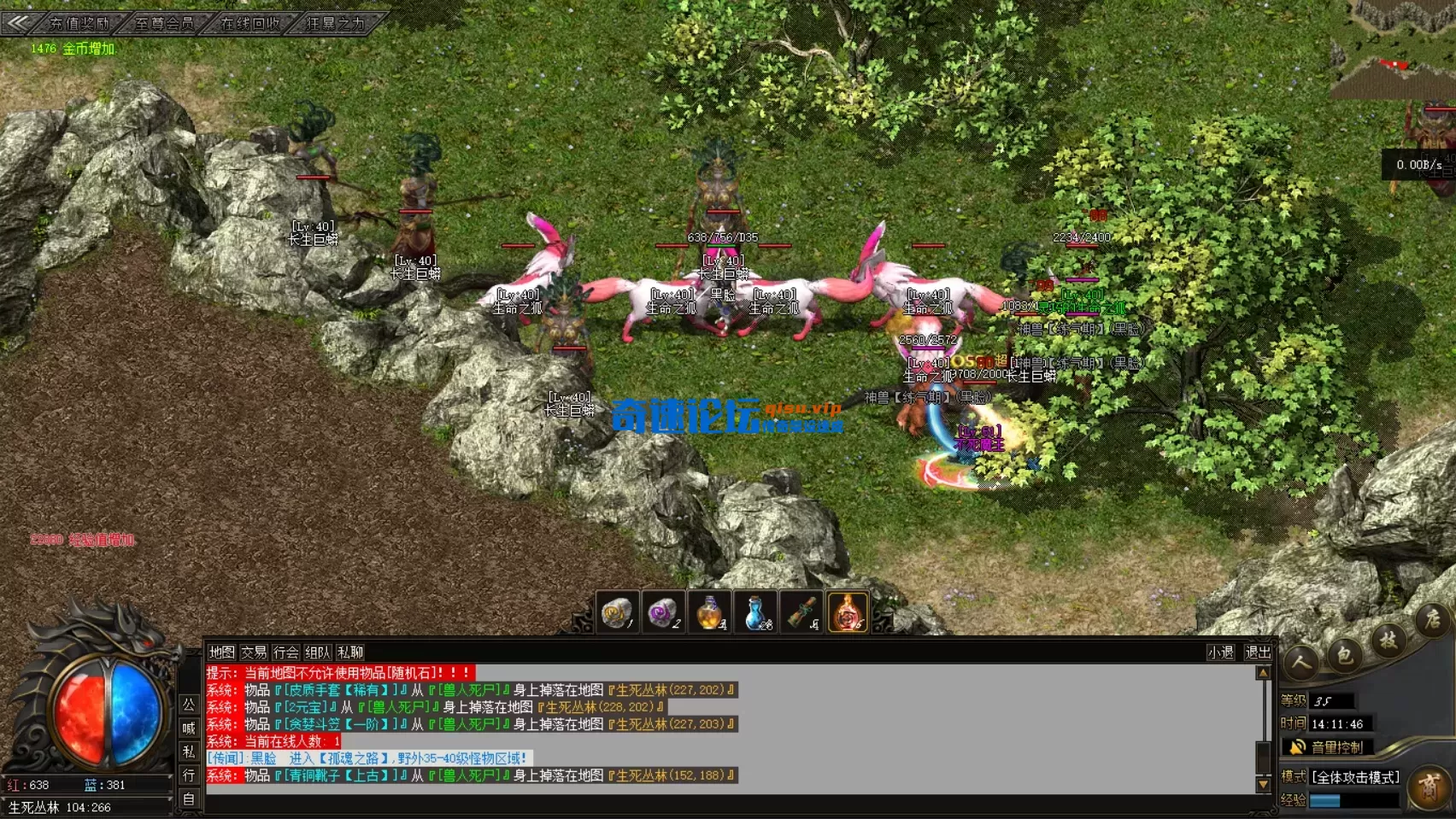The height and width of the screenshot is (819, 1456).
Task: Open the 充值奖励 recharge rewards menu
Action: 79,23
